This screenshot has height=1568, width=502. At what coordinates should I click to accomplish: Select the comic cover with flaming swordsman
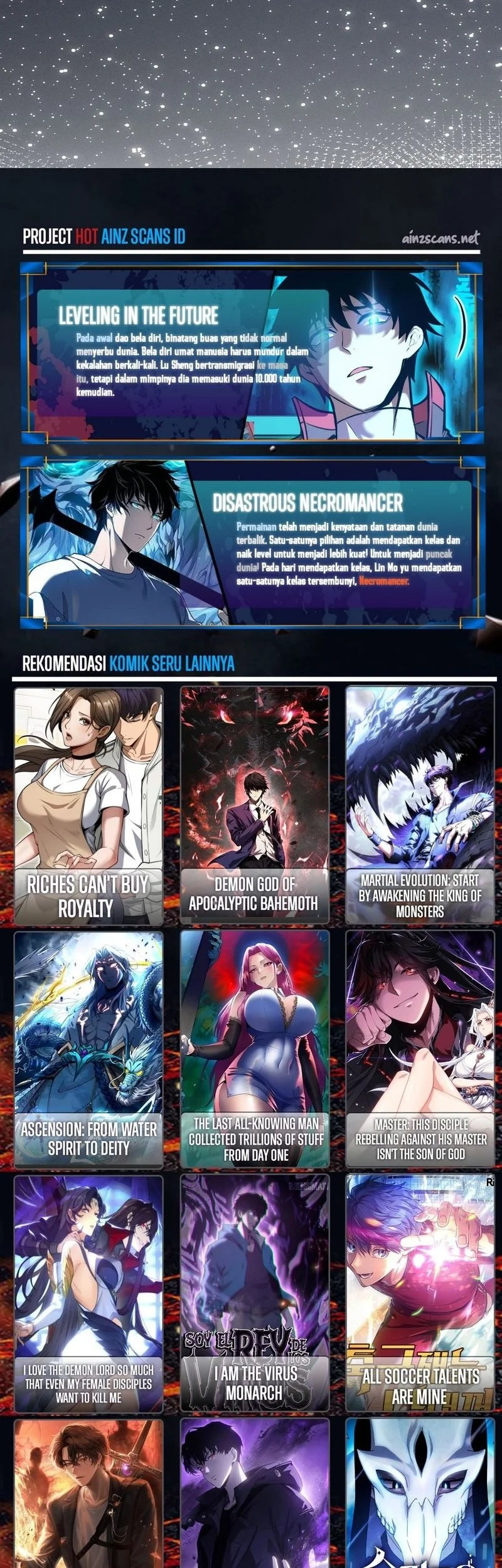(88, 1493)
